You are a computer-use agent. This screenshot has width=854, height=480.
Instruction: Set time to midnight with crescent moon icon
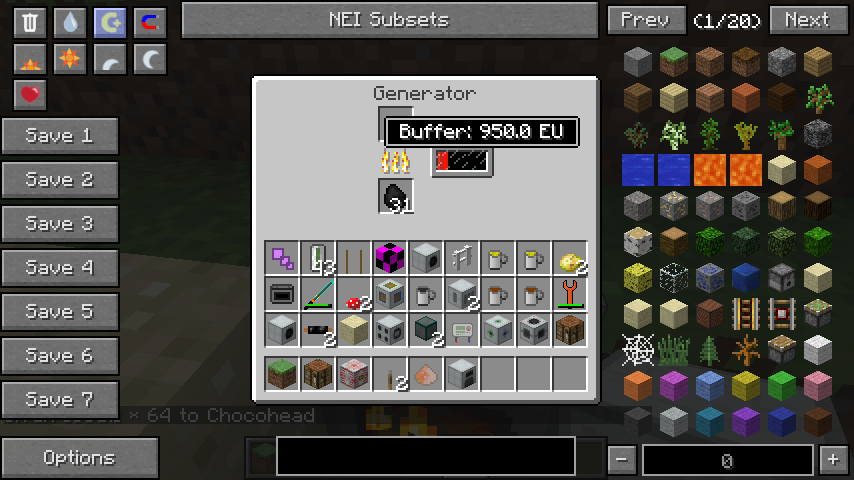coord(149,60)
